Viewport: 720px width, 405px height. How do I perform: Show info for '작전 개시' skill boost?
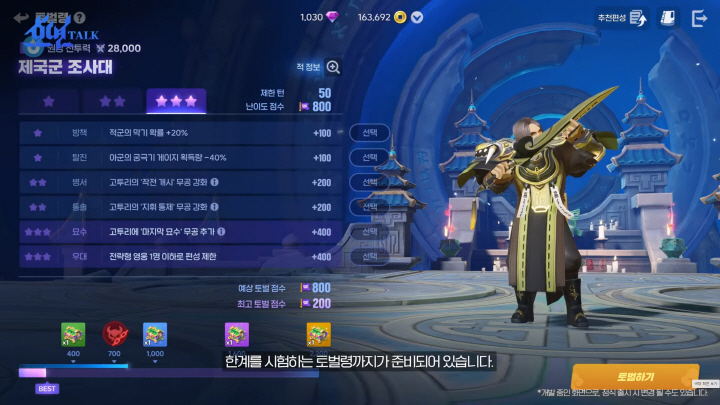[215, 183]
